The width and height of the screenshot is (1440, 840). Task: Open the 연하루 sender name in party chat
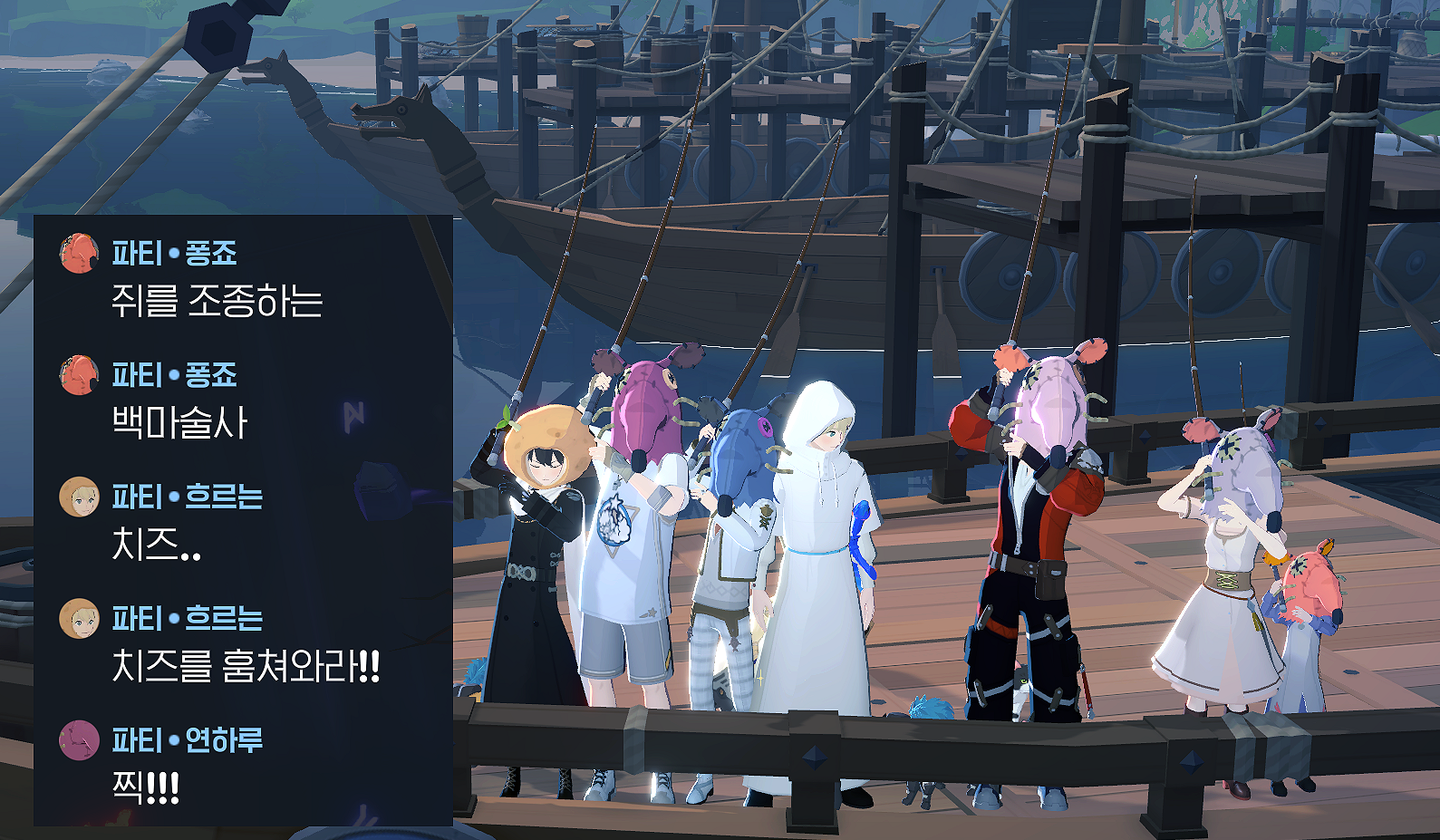[x=224, y=740]
